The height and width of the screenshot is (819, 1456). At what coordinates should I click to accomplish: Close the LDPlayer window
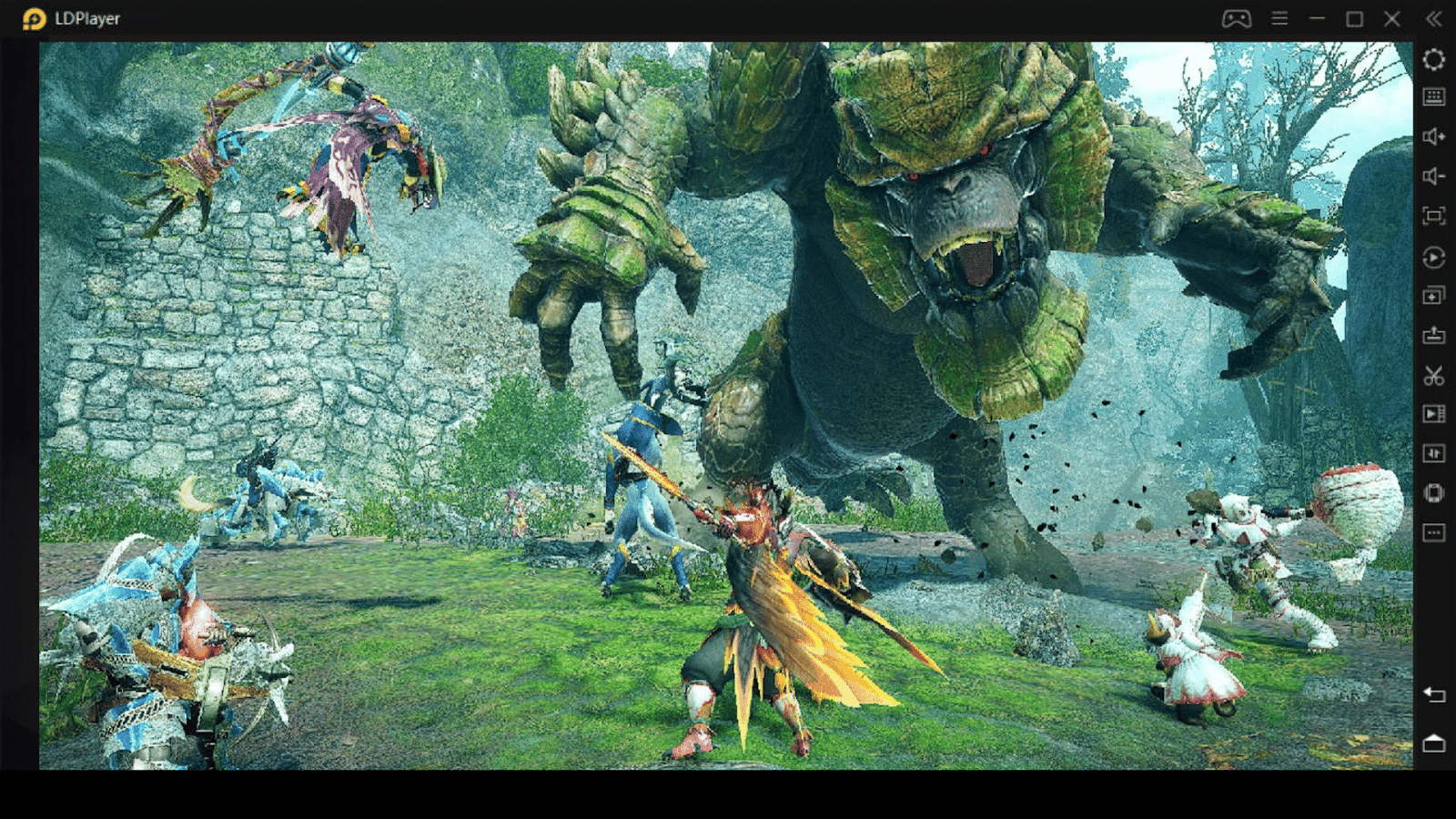coord(1391,19)
